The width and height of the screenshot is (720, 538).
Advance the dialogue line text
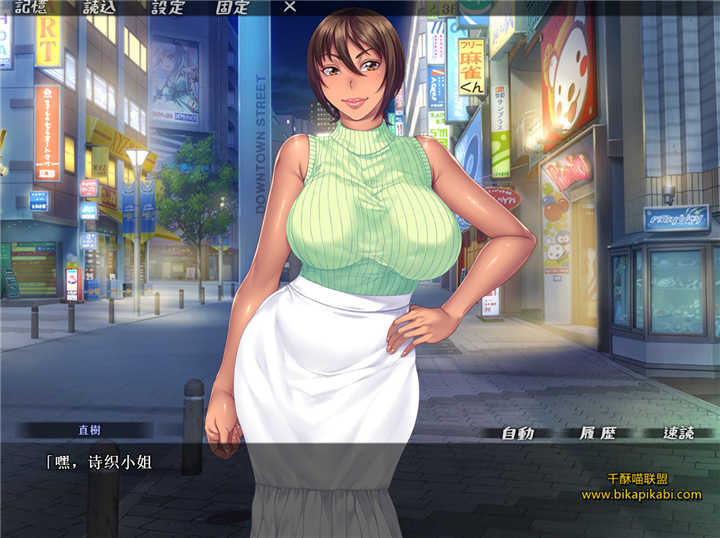pos(300,485)
